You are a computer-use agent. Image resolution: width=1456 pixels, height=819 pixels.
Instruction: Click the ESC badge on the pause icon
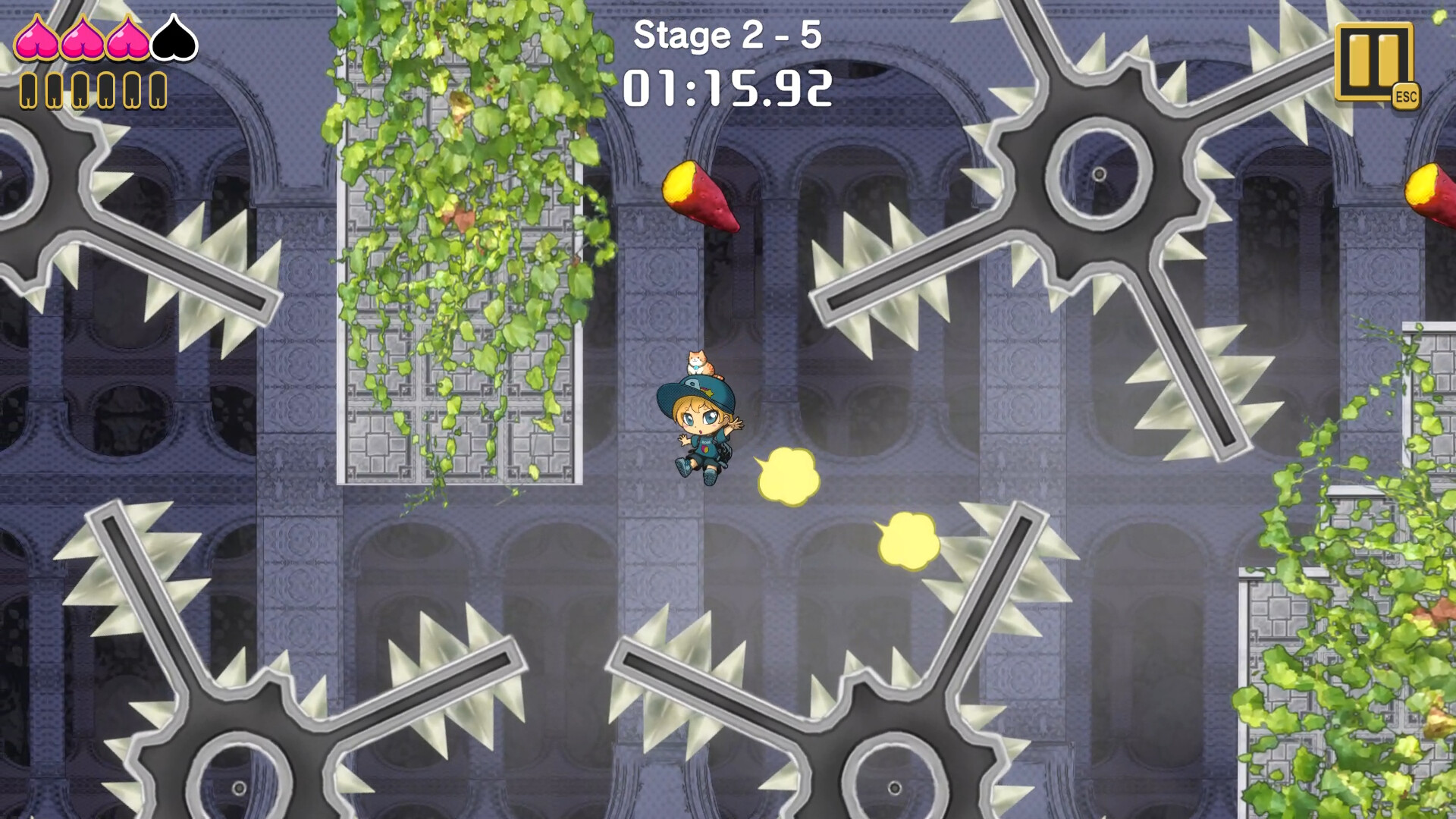pos(1407,97)
